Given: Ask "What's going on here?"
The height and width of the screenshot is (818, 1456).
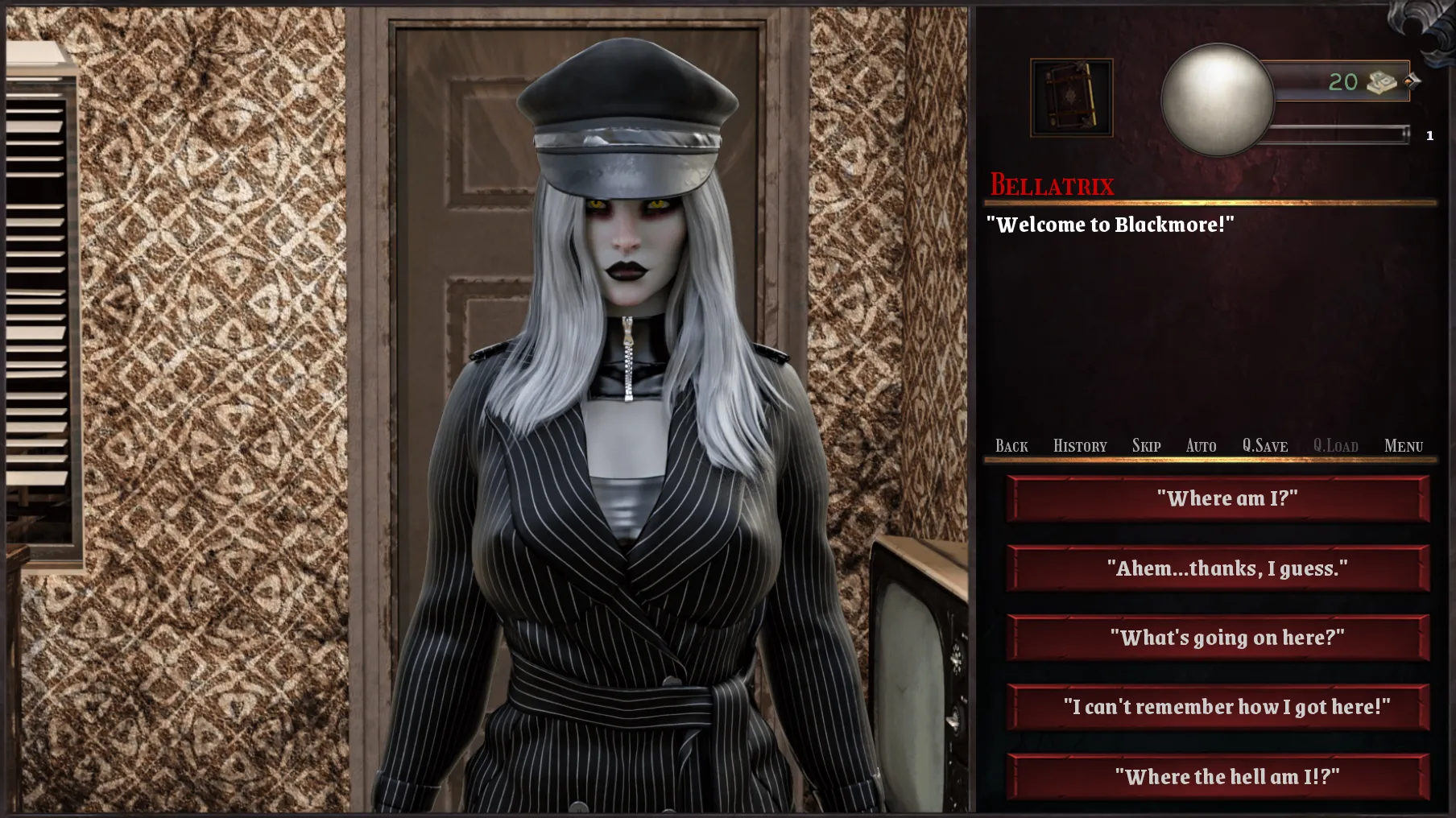Looking at the screenshot, I should 1218,638.
